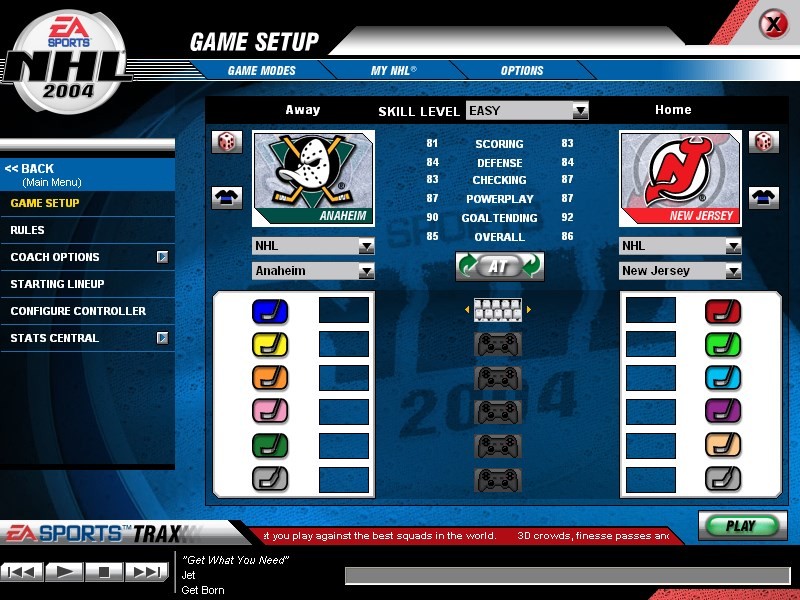Open Stats Central

55,338
